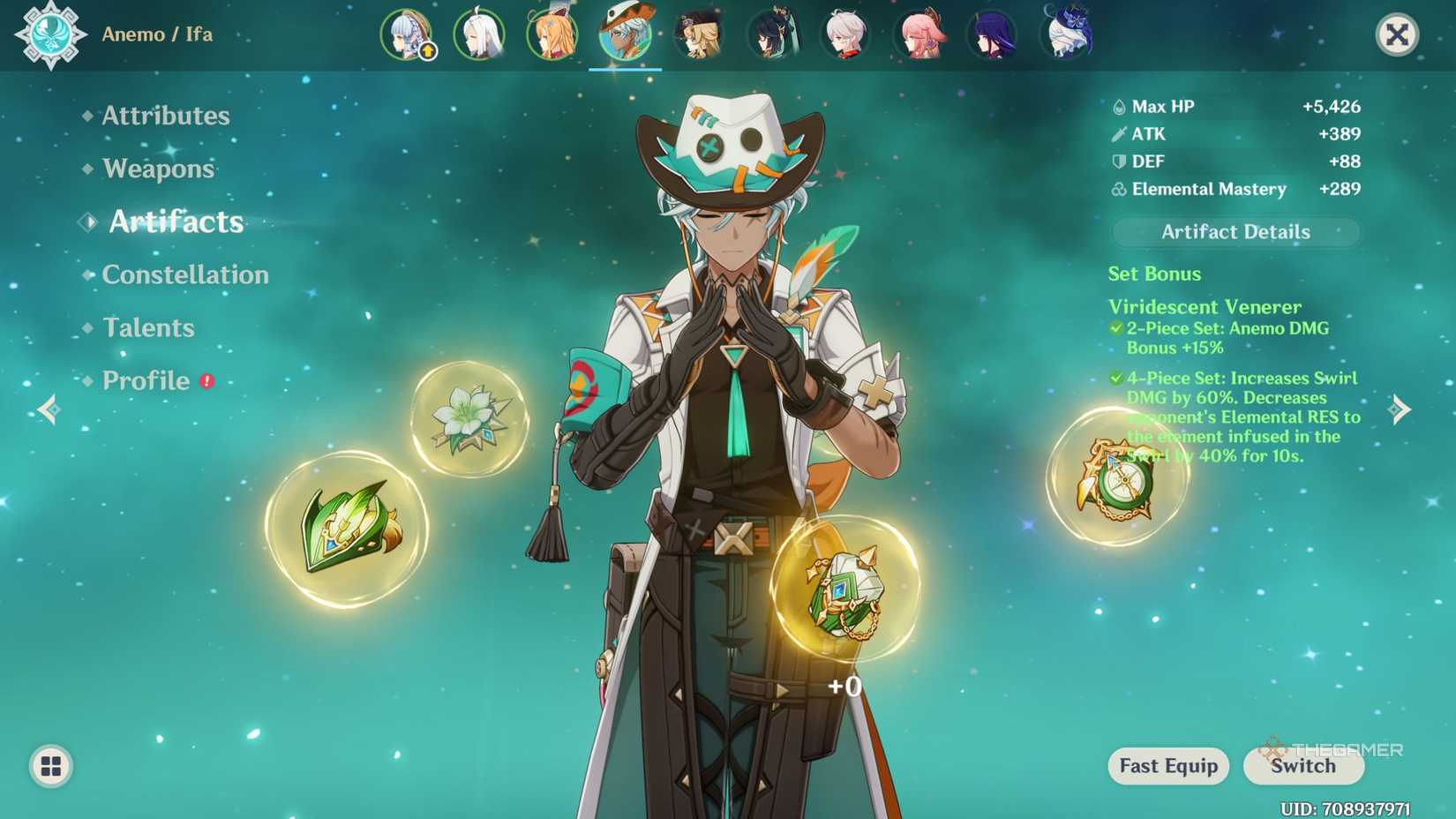Click the 4-Piece Set bonus checkmark
1456x819 pixels.
pyautogui.click(x=1115, y=378)
